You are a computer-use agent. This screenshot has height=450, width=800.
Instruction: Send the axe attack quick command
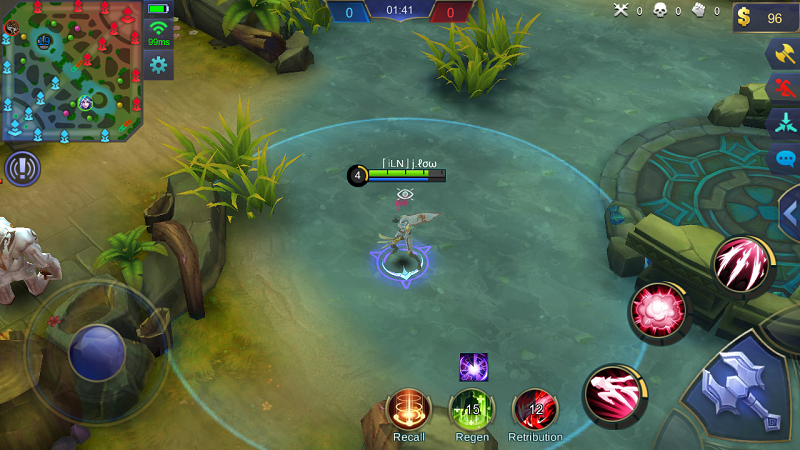782,54
